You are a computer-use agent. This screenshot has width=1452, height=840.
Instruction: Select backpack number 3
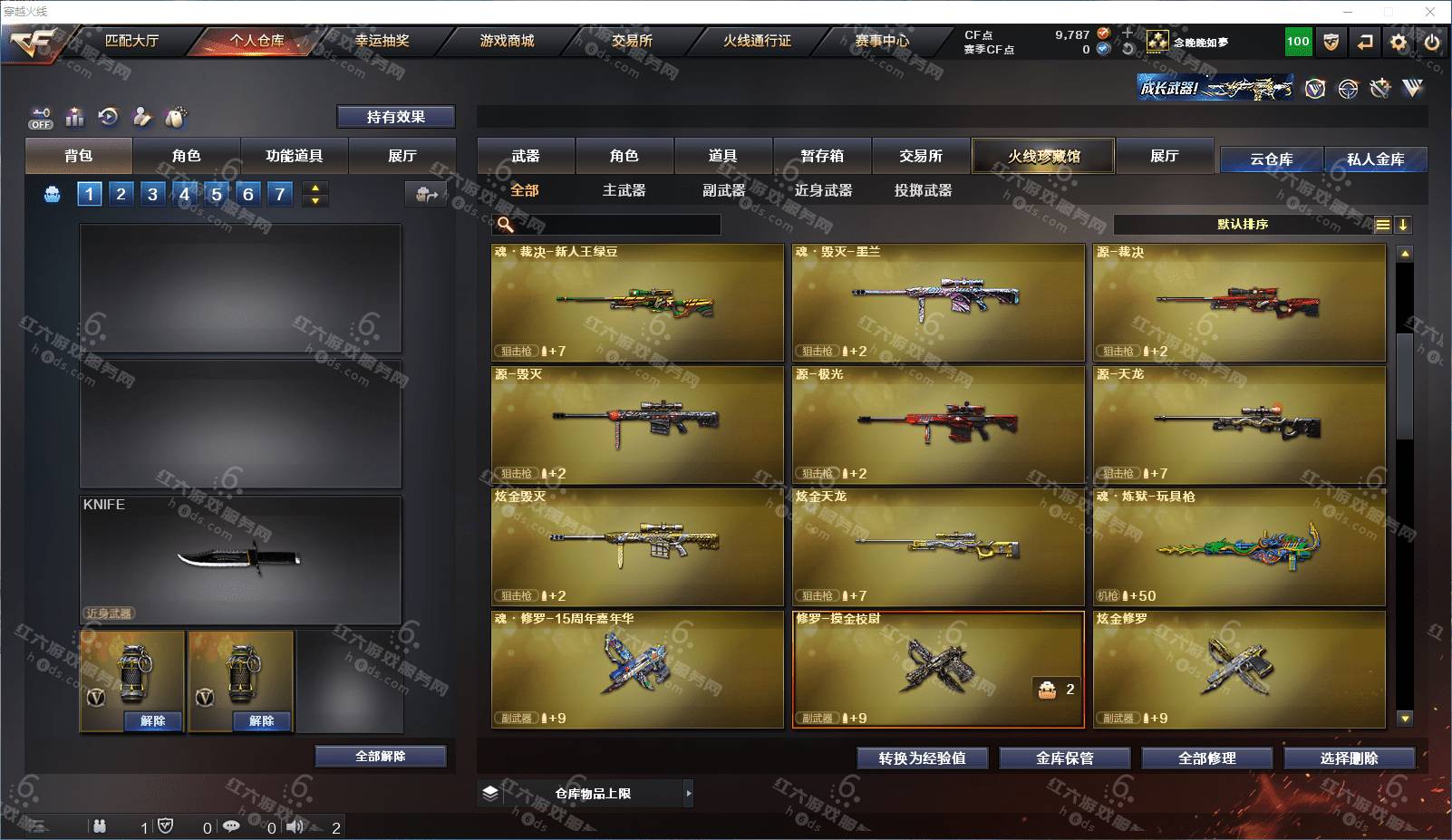click(x=152, y=194)
